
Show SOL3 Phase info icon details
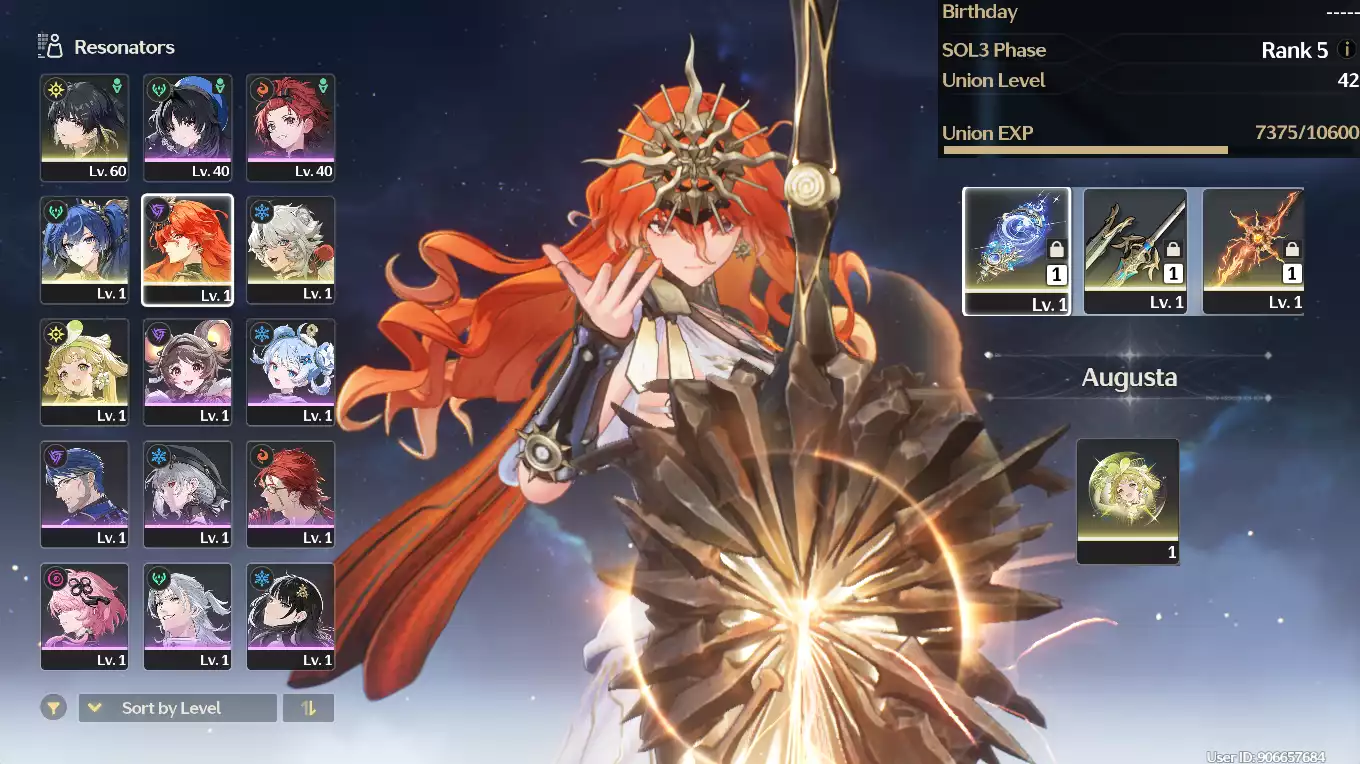(1346, 49)
